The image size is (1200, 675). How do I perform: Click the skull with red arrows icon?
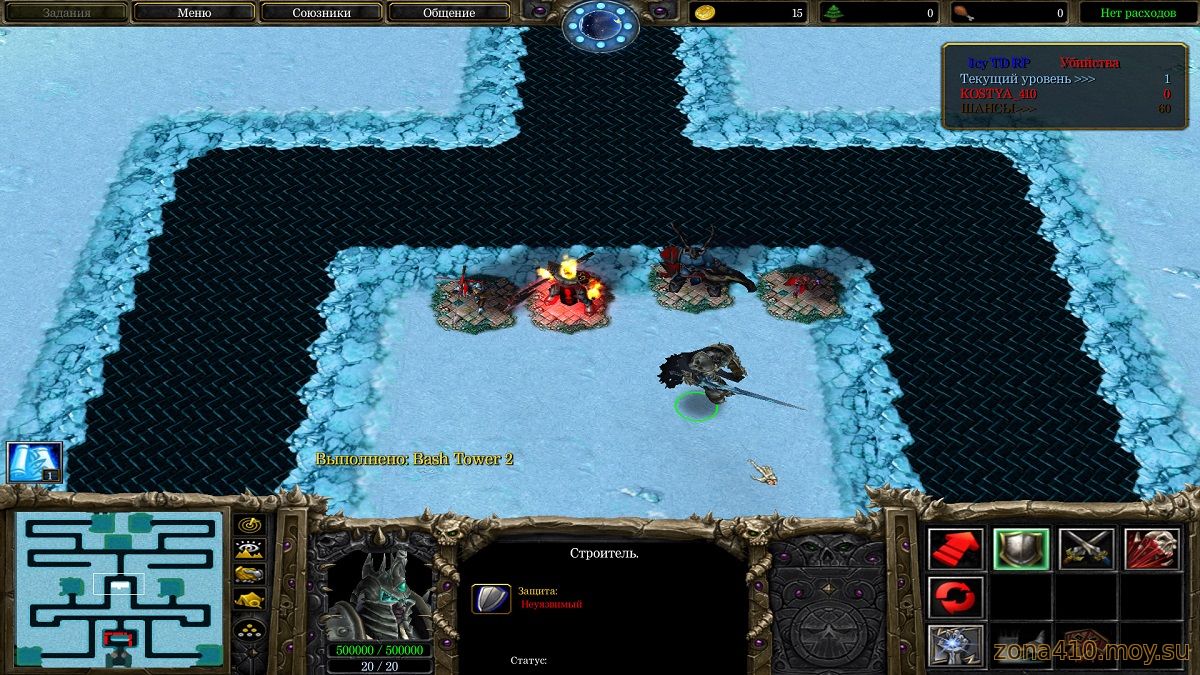click(1152, 549)
